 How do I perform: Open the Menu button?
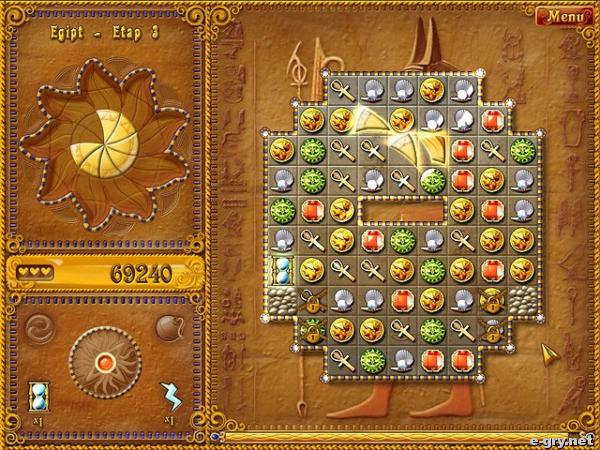564,16
